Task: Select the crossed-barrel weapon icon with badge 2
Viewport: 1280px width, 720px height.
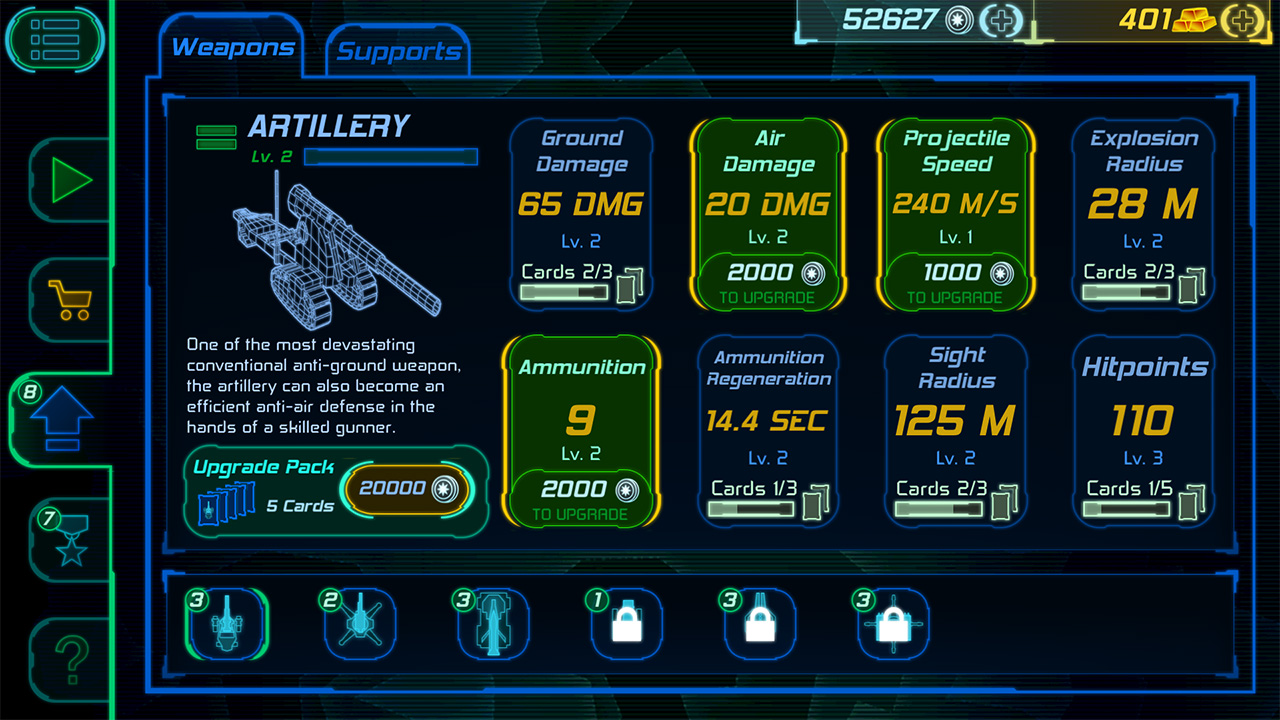Action: (360, 622)
